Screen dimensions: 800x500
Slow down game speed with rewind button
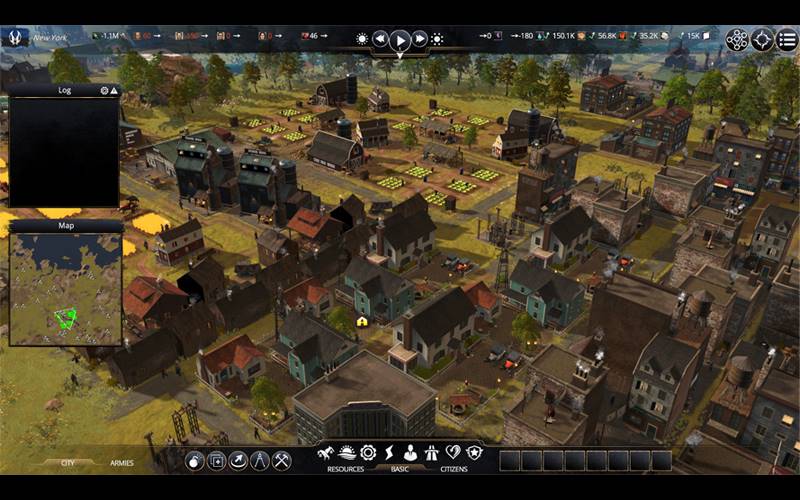click(x=380, y=40)
